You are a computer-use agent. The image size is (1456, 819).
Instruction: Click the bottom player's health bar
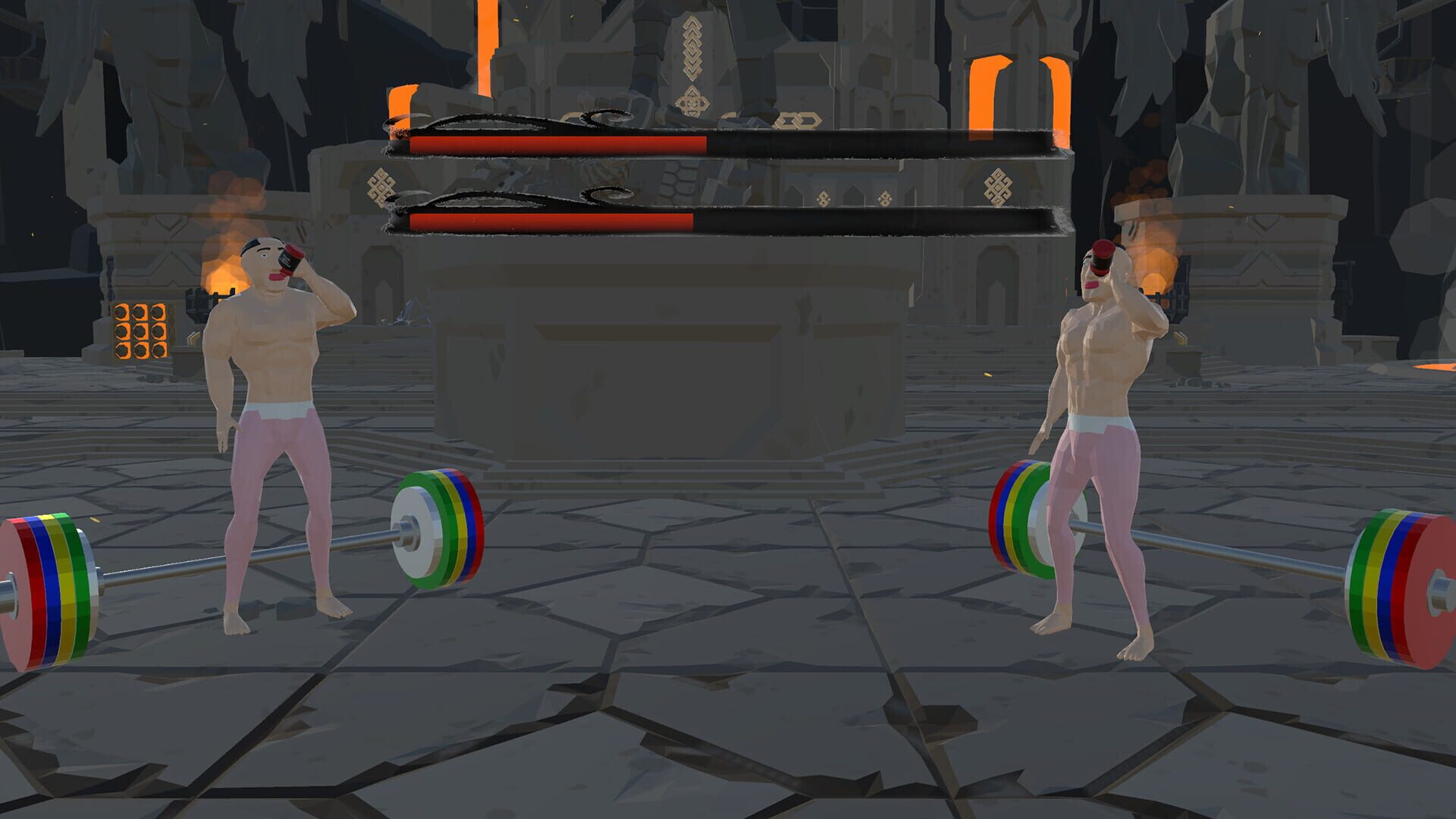coord(720,220)
